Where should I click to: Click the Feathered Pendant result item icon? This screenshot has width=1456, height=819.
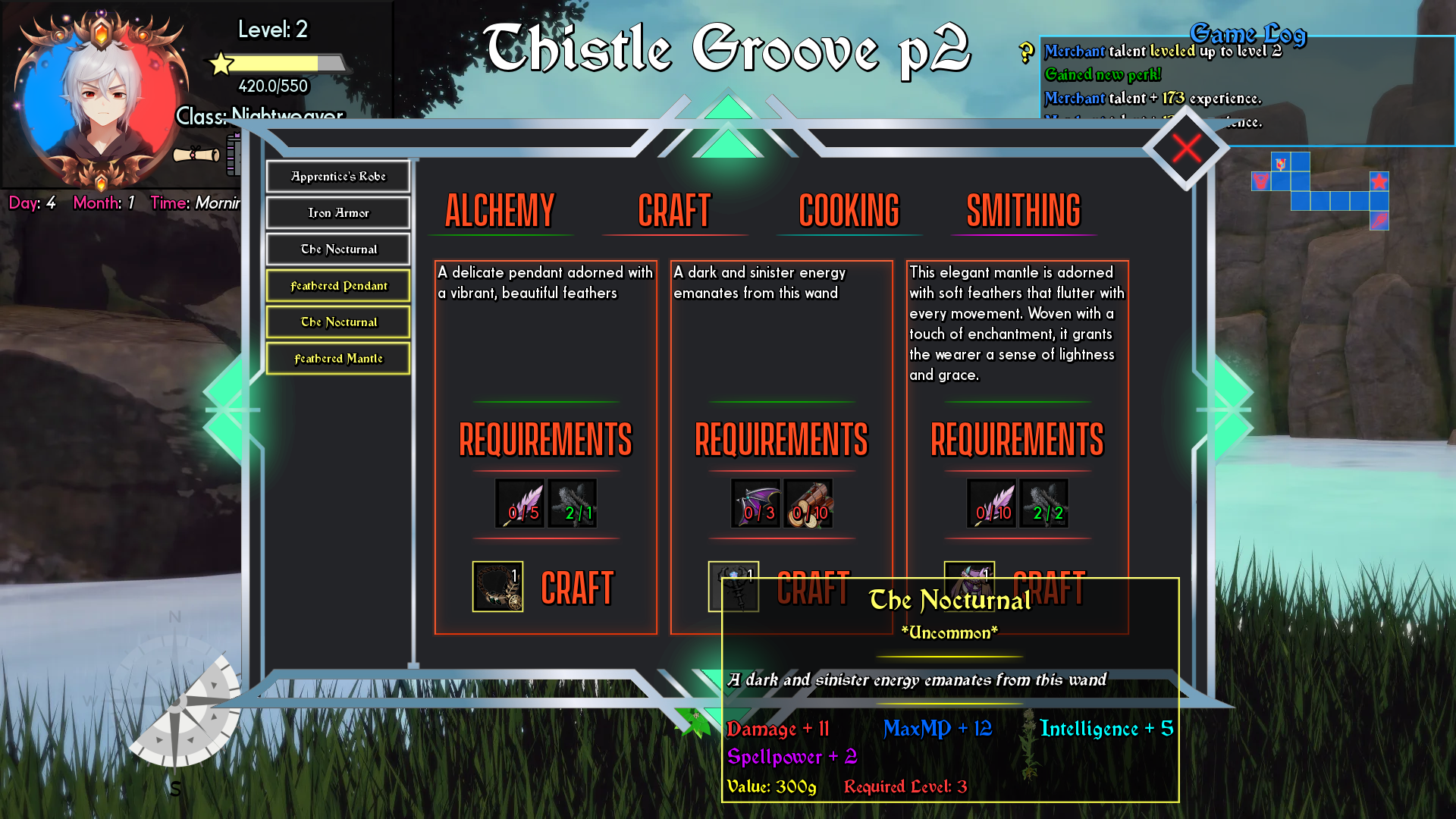click(497, 587)
